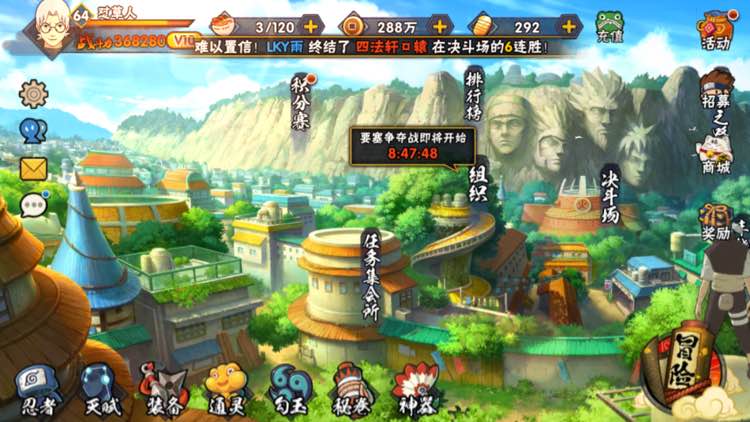Add stamina with the ramen plus button
This screenshot has height=422, width=750.
(311, 25)
